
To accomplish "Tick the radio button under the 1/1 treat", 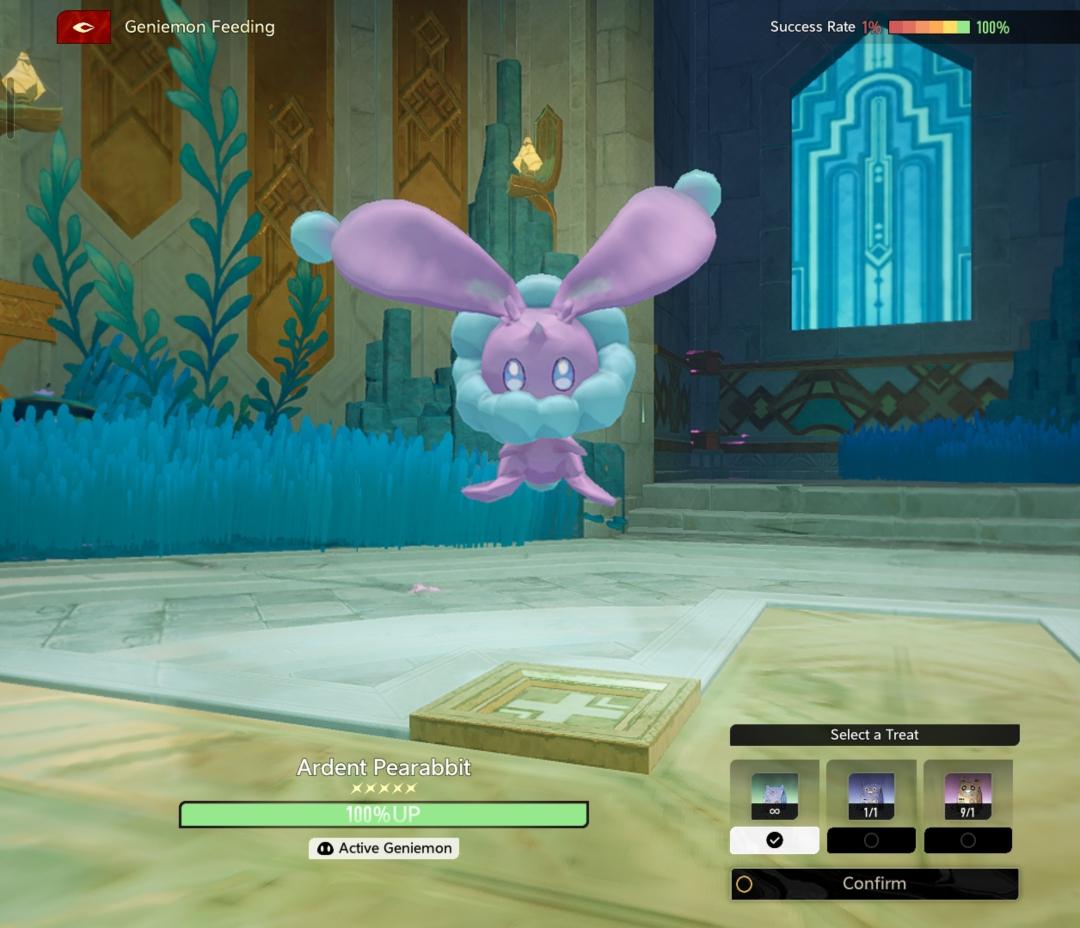I will coord(871,840).
